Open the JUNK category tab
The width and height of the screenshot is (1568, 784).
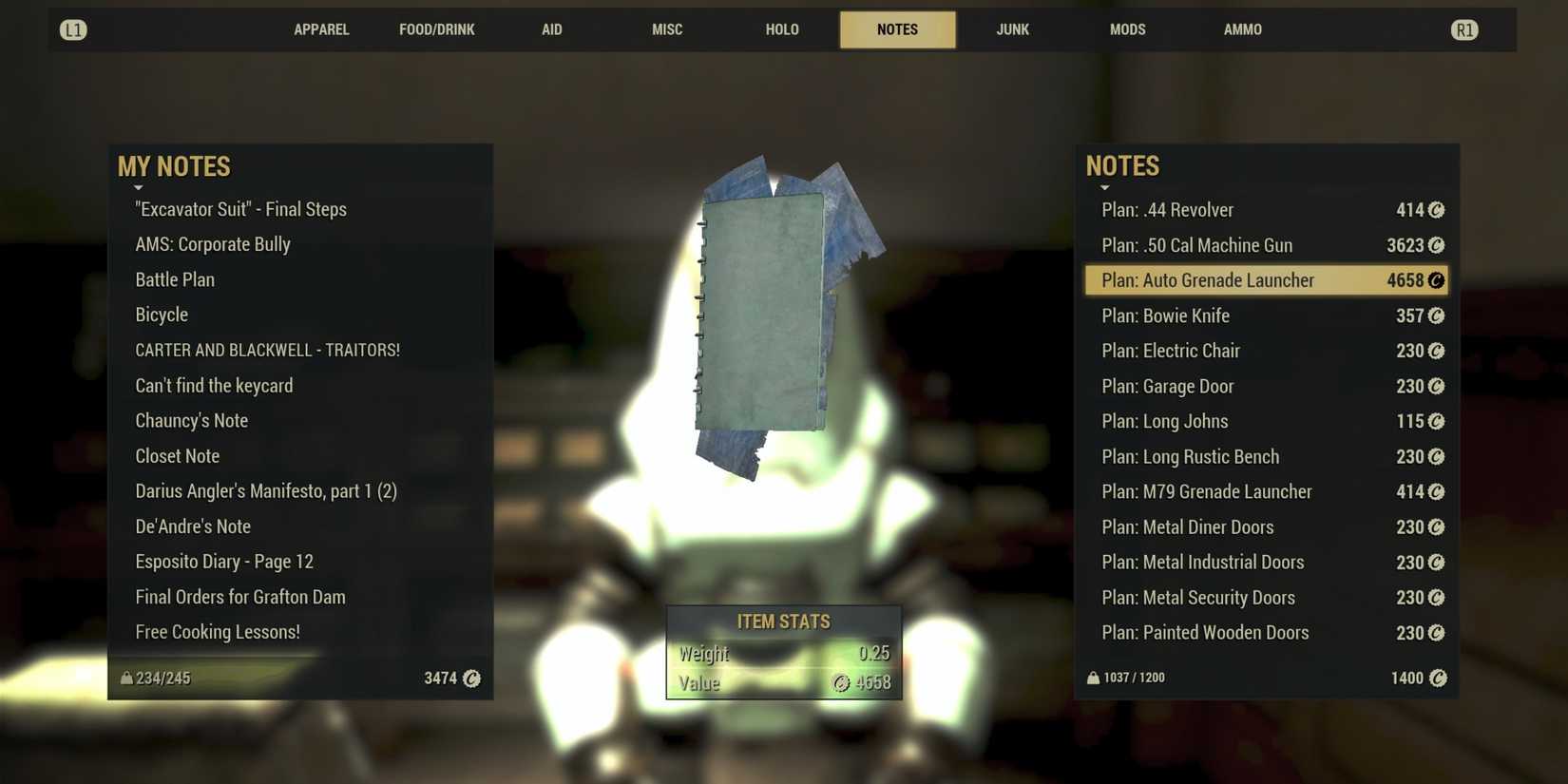(x=1012, y=29)
